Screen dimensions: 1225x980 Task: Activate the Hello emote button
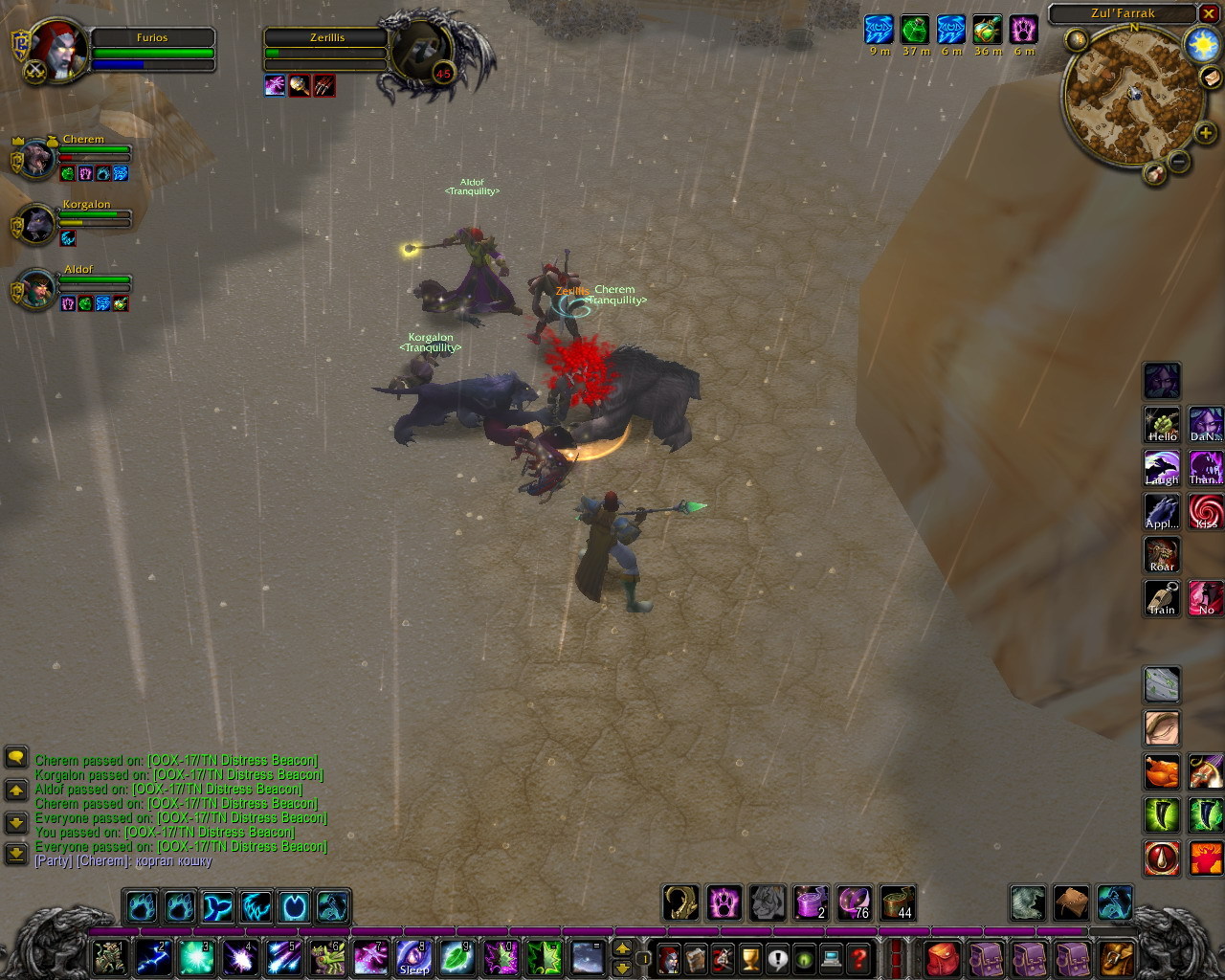pos(1162,424)
